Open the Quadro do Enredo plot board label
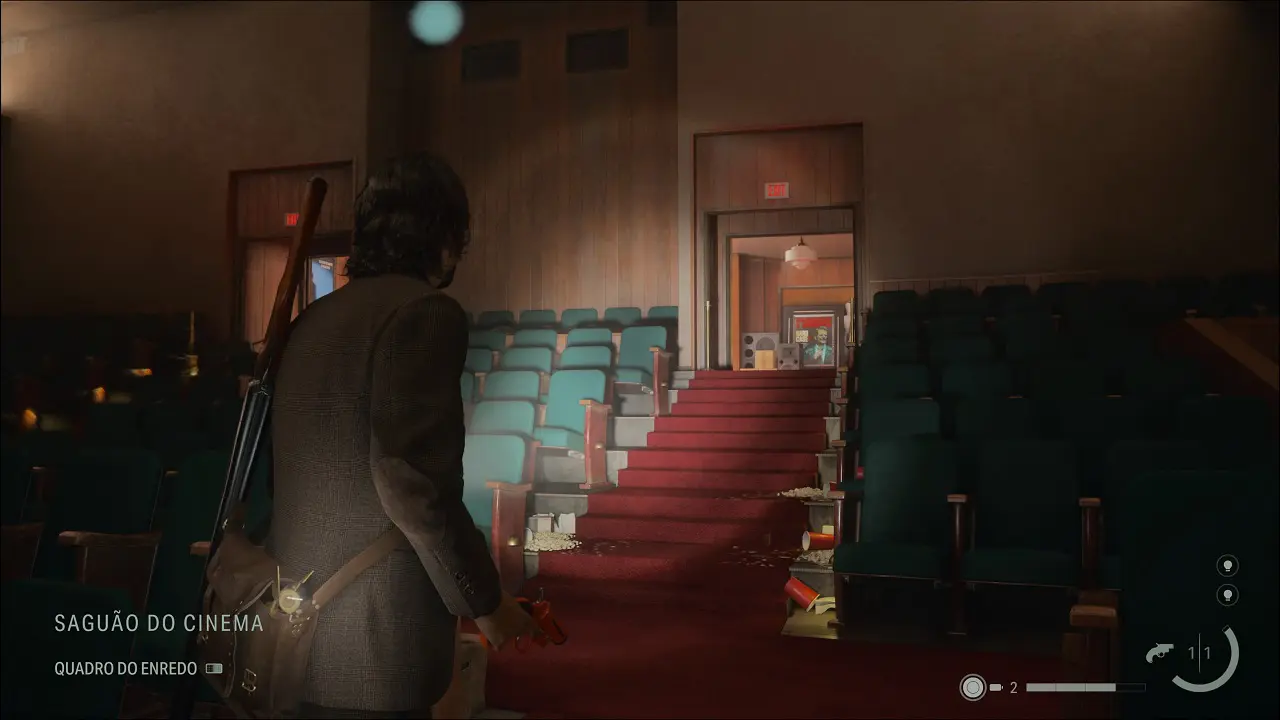The image size is (1280, 720). [x=126, y=669]
